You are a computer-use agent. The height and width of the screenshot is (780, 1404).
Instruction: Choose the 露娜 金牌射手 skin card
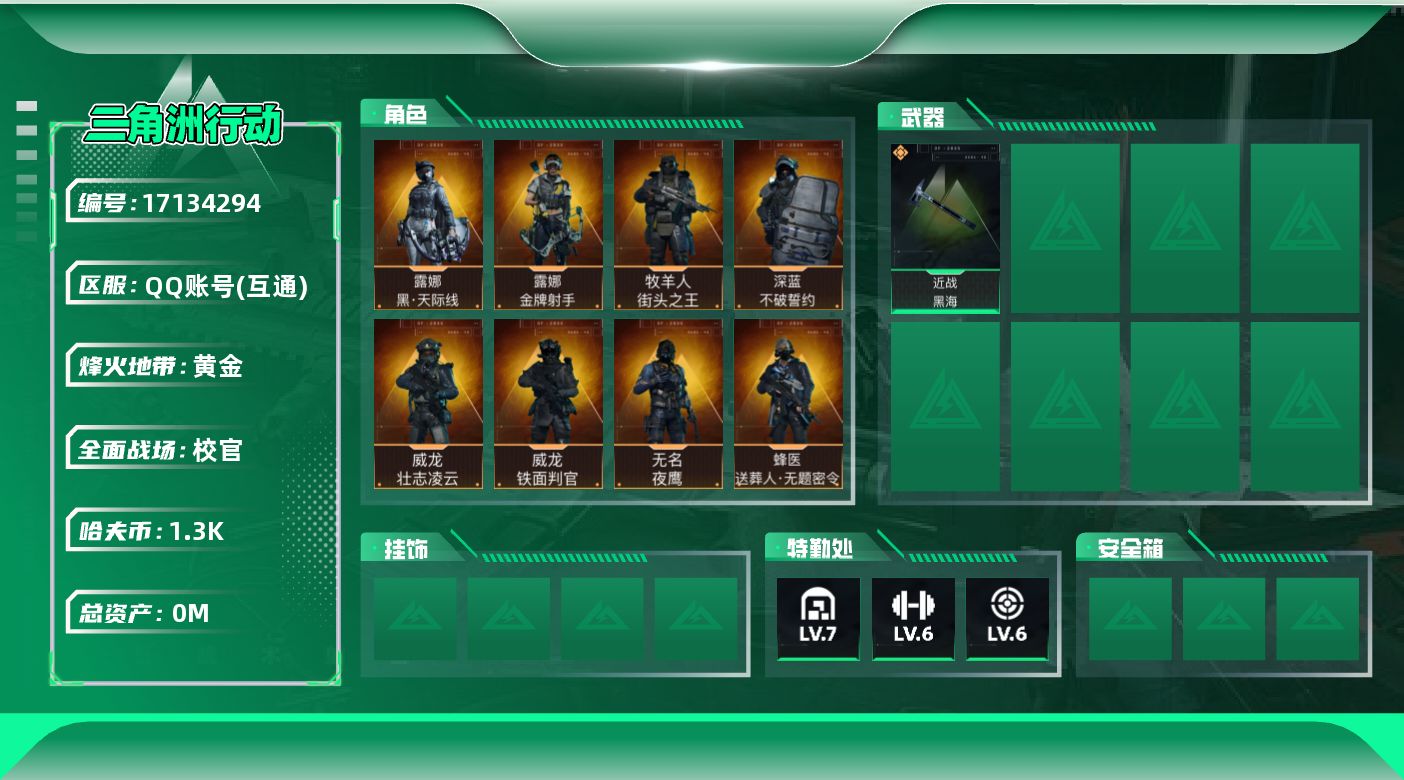coord(548,224)
